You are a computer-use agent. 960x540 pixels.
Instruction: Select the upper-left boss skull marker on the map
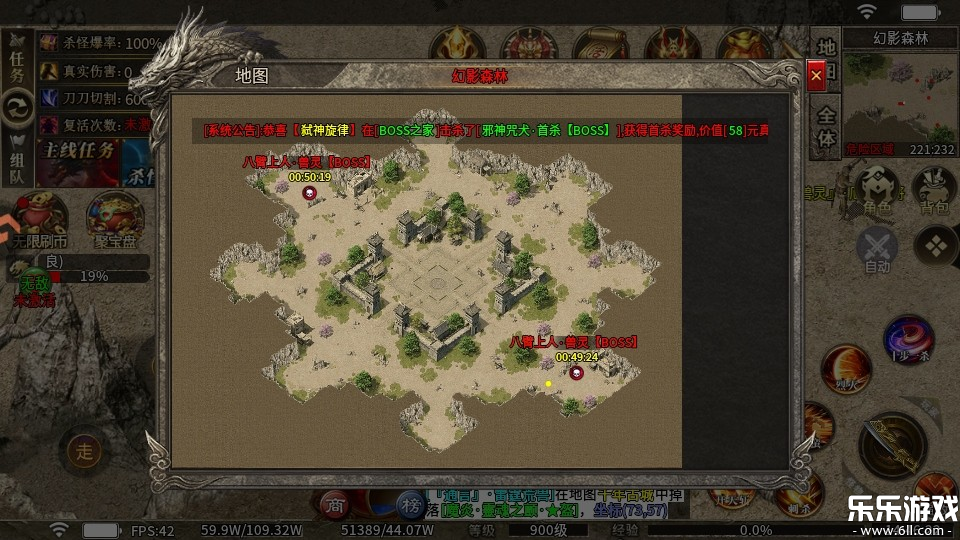point(310,192)
